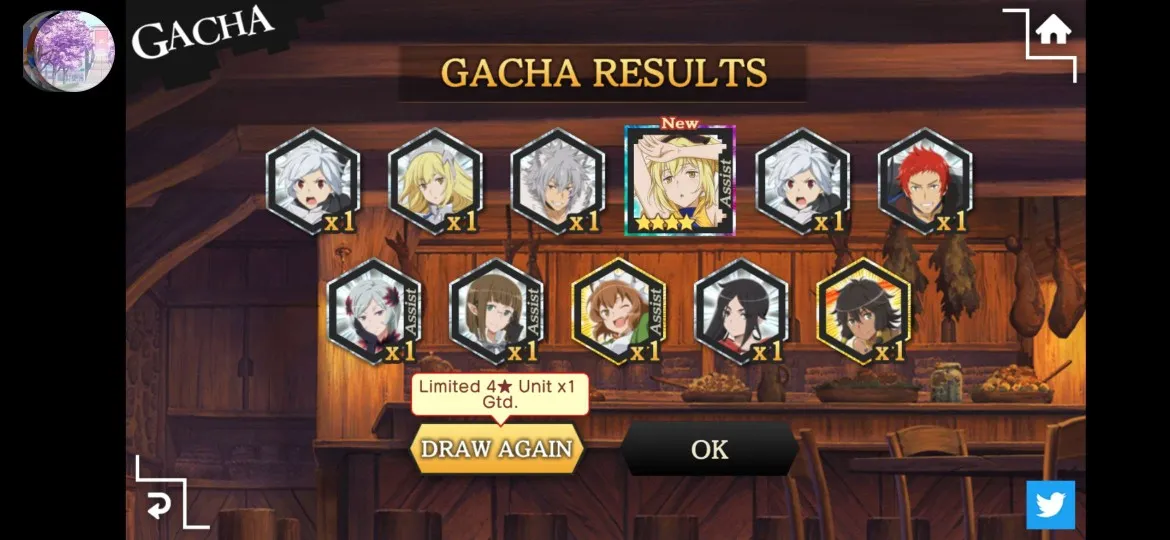Viewport: 1170px width, 540px height.
Task: Inspect the gold-framed dark-skinned character result
Action: [863, 311]
